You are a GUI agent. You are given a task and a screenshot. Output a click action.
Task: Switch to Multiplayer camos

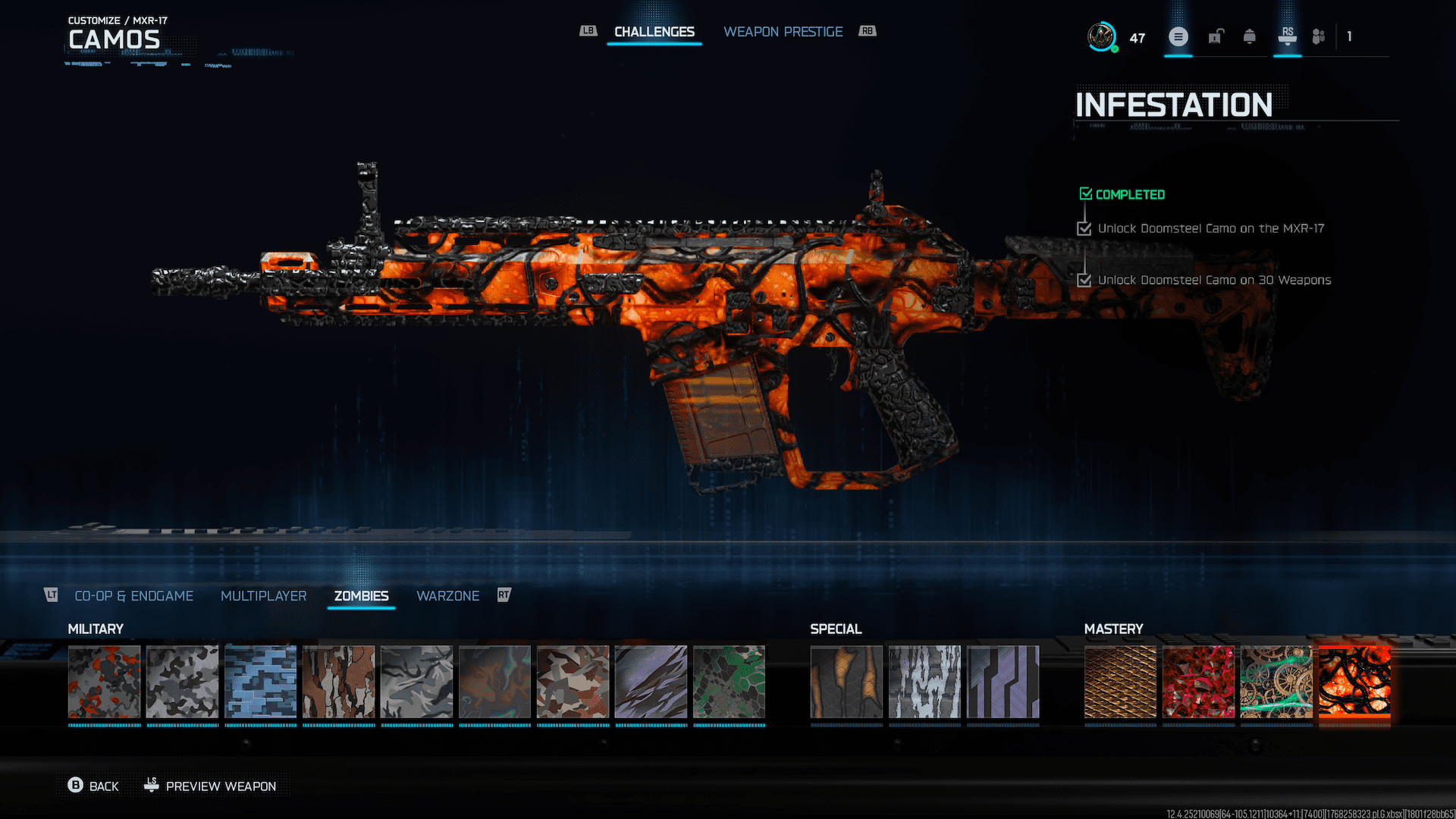tap(263, 596)
